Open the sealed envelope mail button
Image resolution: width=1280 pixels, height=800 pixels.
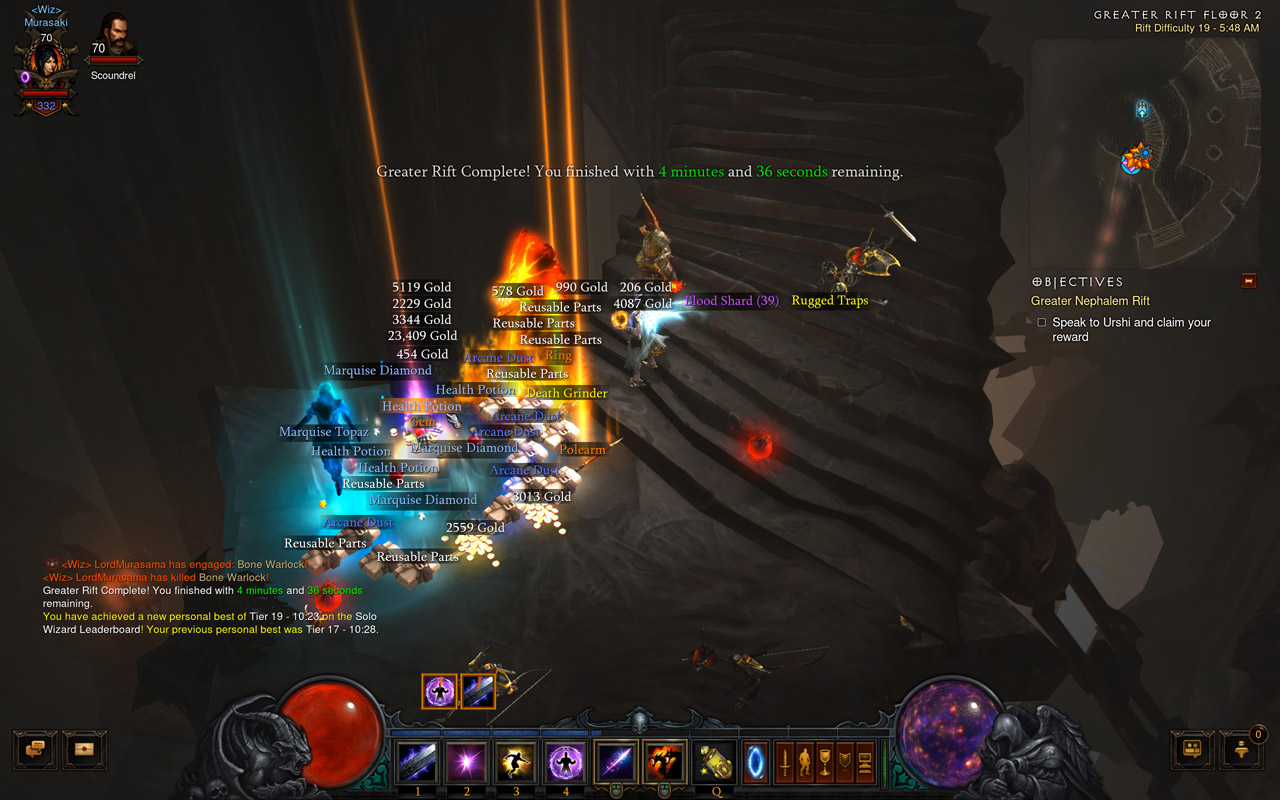[84, 749]
